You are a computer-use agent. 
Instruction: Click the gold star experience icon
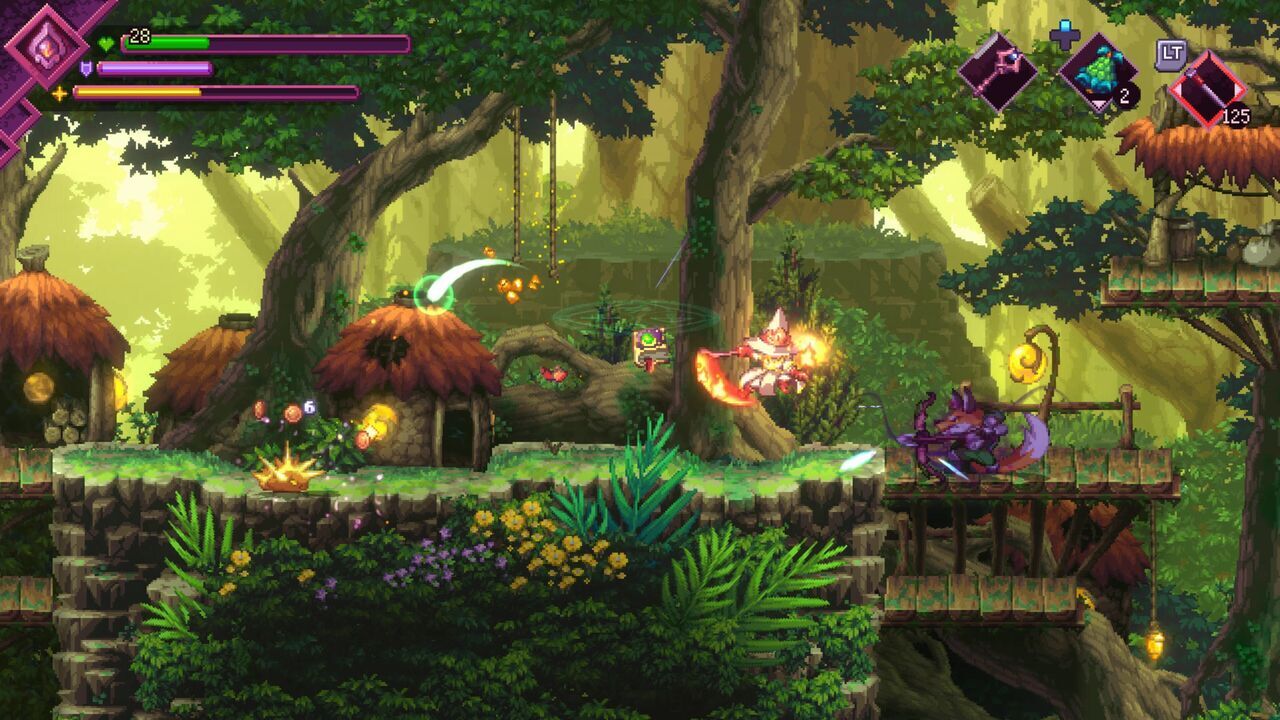[x=61, y=92]
